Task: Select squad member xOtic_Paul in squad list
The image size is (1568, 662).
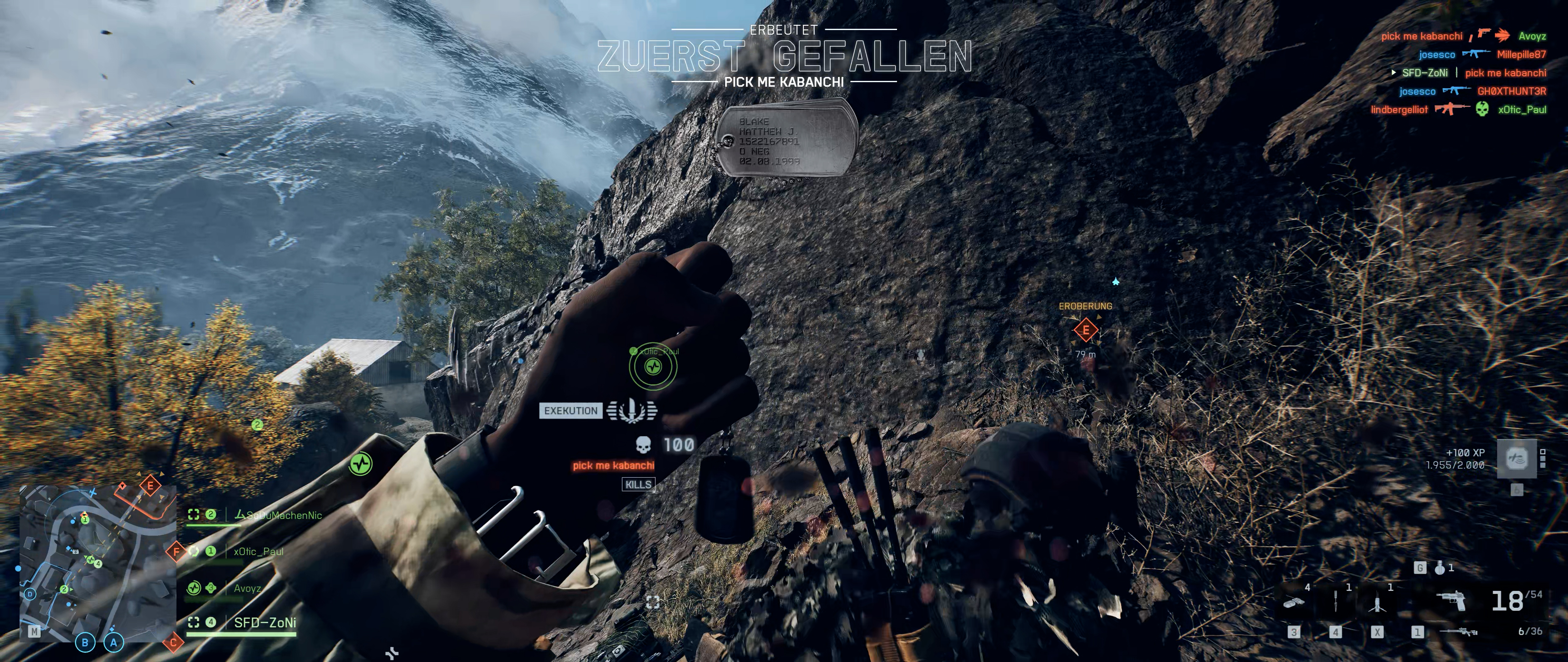Action: pyautogui.click(x=258, y=552)
